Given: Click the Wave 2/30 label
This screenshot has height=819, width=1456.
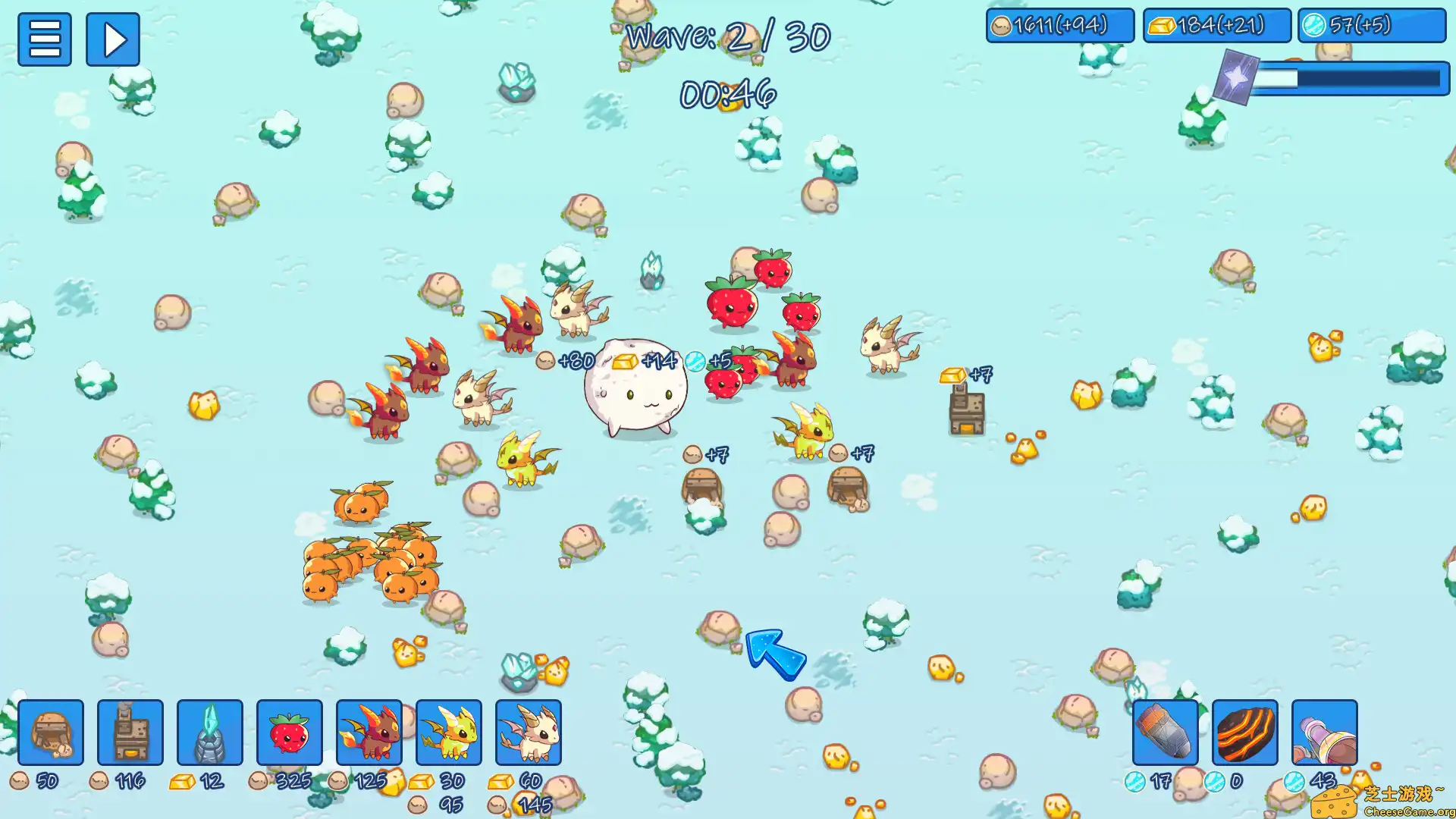Looking at the screenshot, I should click(x=728, y=34).
